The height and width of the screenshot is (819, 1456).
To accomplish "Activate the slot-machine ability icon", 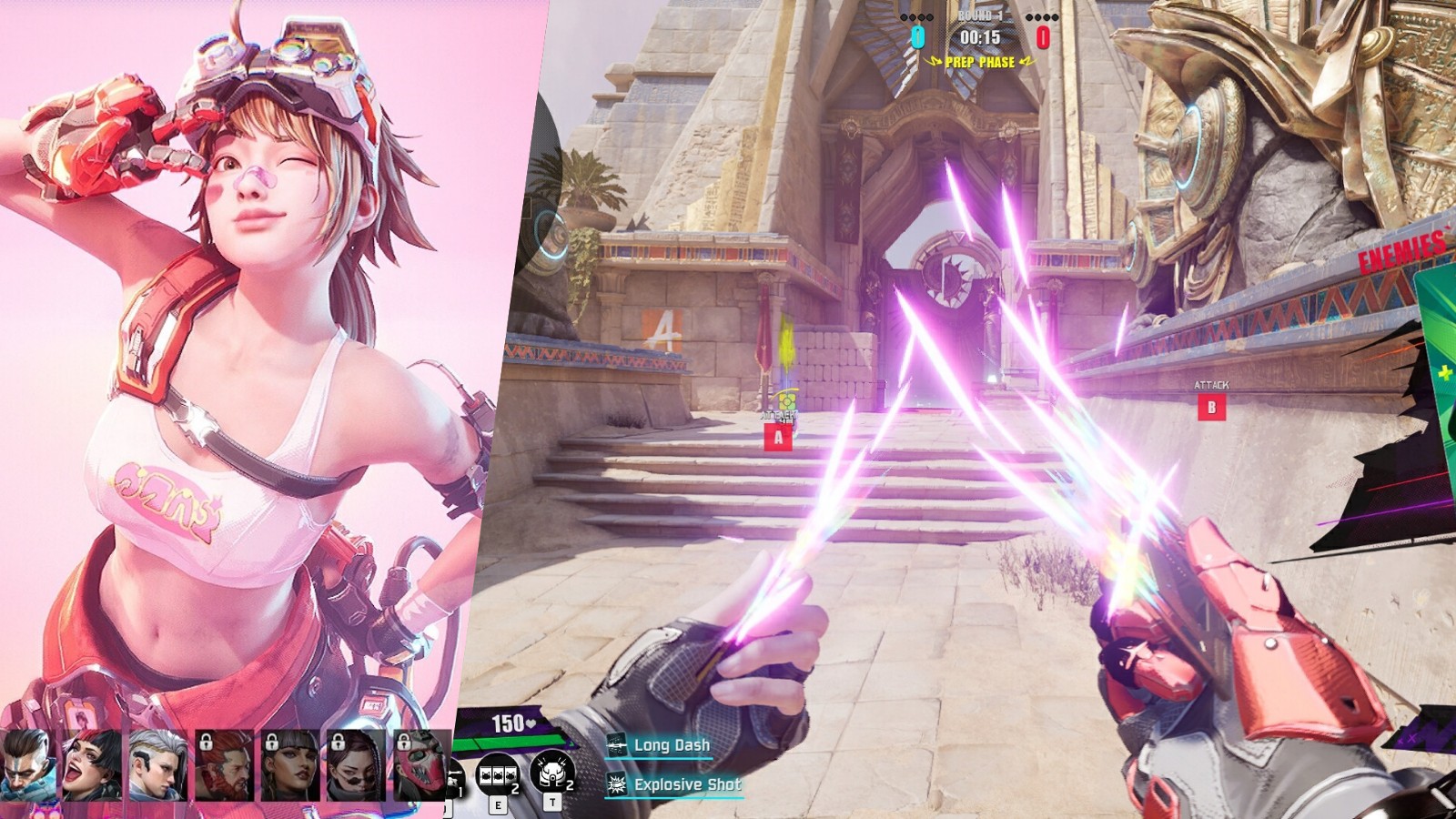I will click(497, 775).
